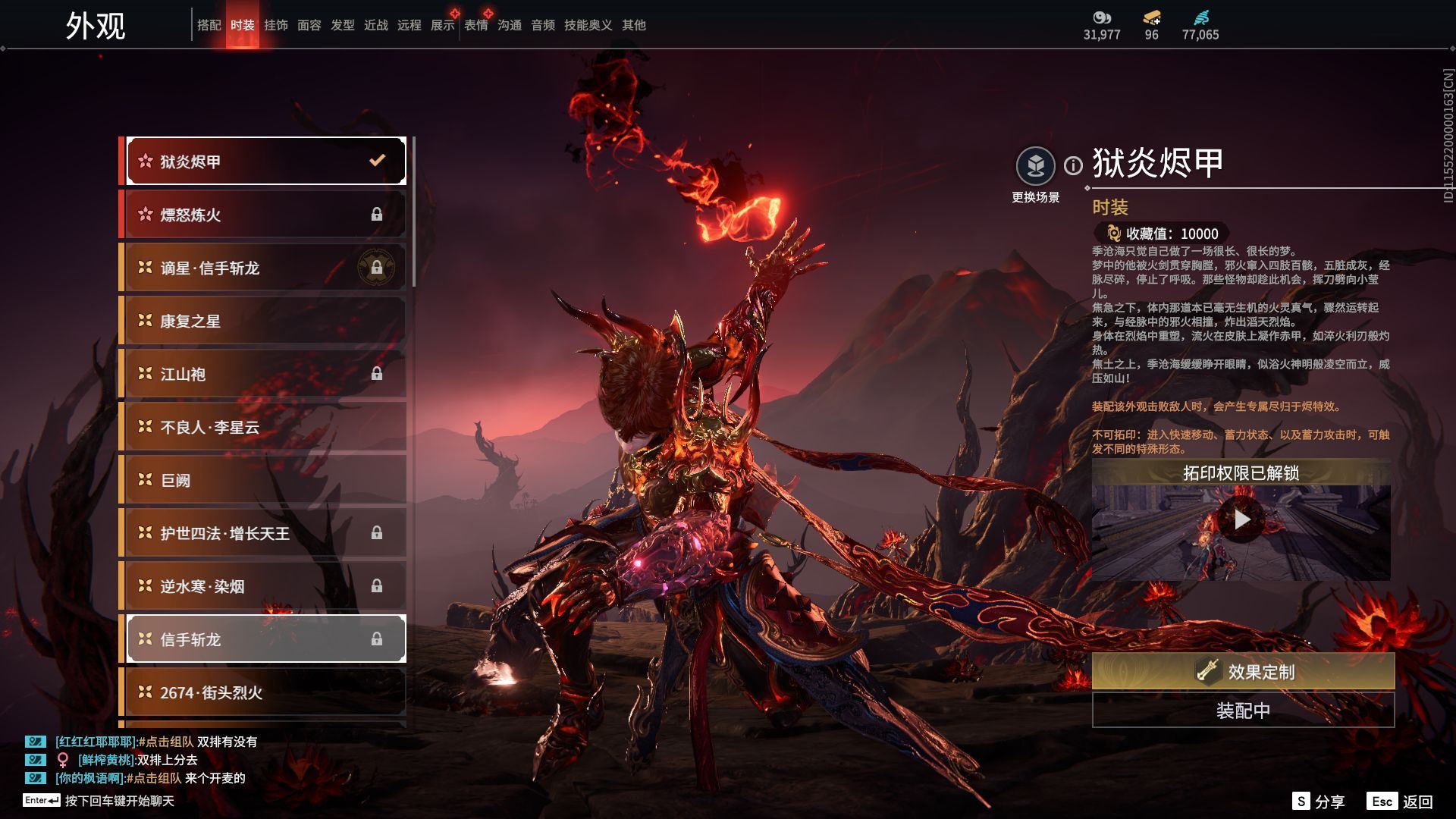This screenshot has width=1456, height=819.
Task: Open 效果定制 effect customization
Action: [x=1243, y=671]
